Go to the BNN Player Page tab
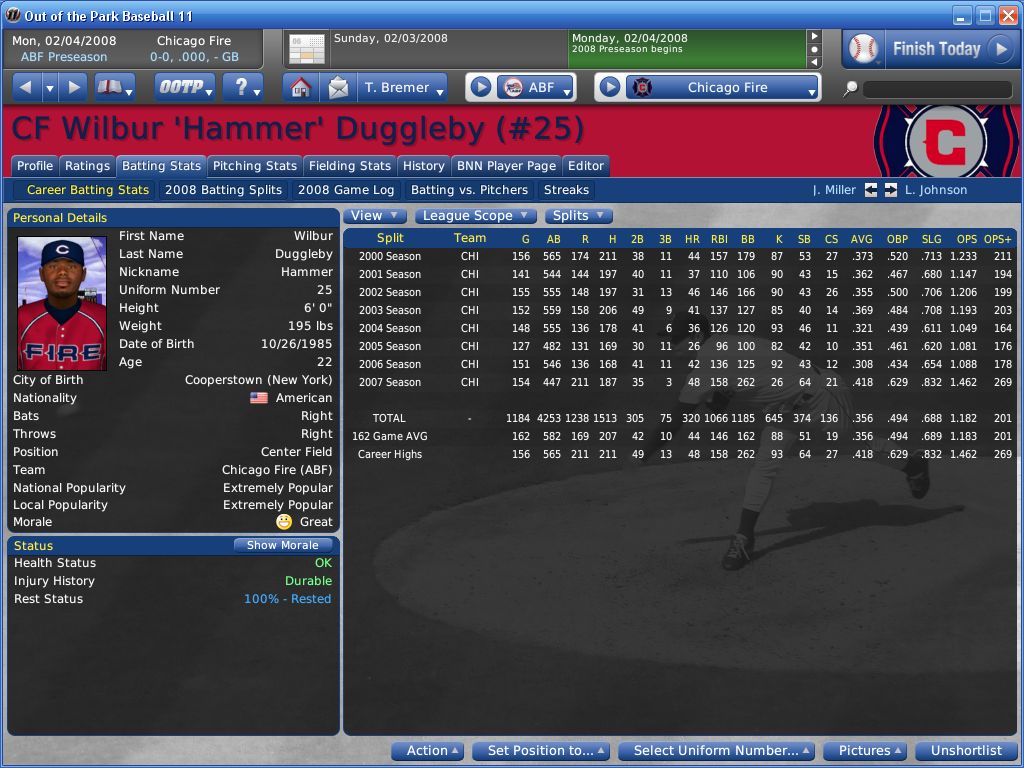 [x=506, y=166]
